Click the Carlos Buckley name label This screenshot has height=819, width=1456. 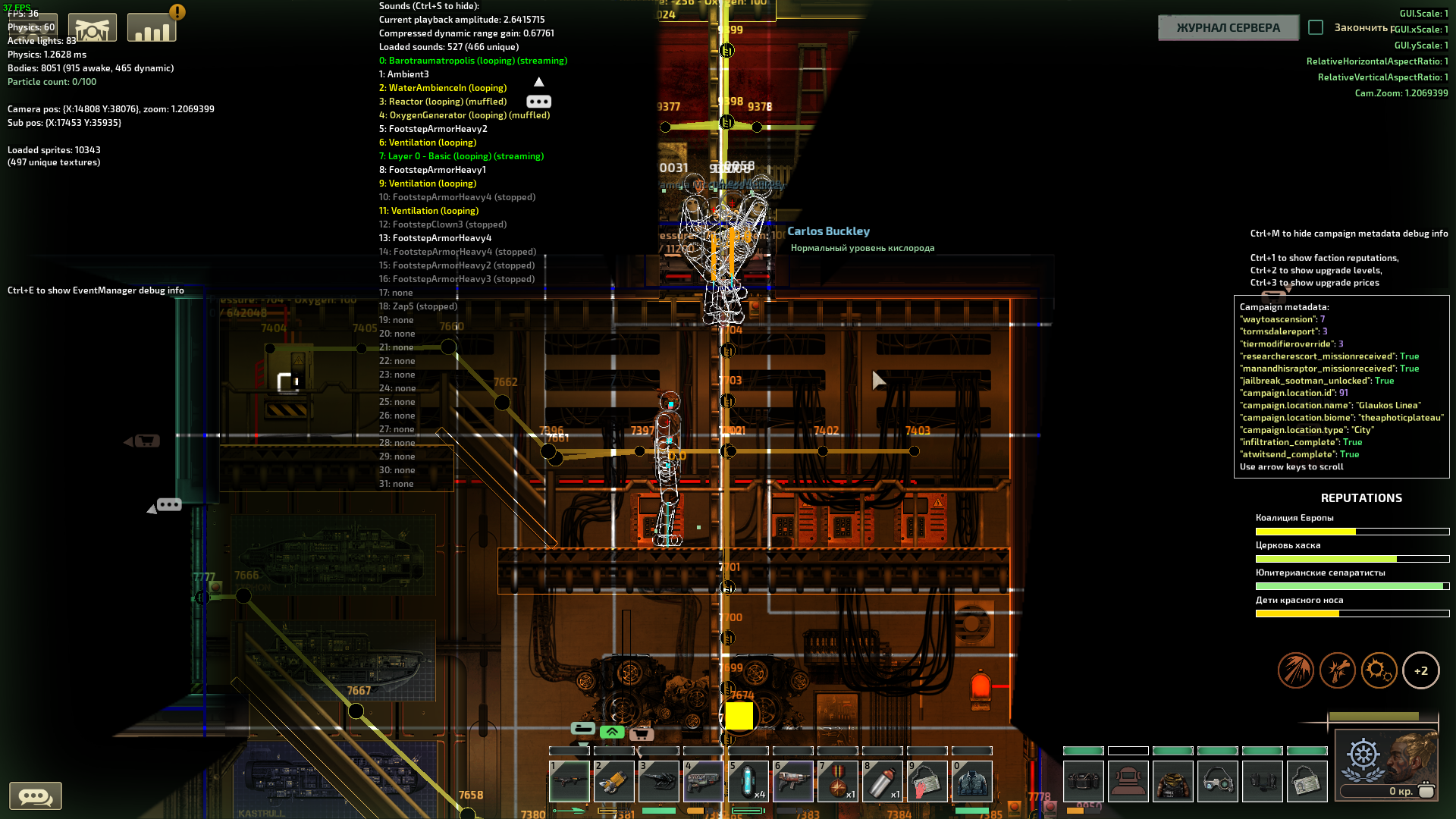tap(829, 231)
